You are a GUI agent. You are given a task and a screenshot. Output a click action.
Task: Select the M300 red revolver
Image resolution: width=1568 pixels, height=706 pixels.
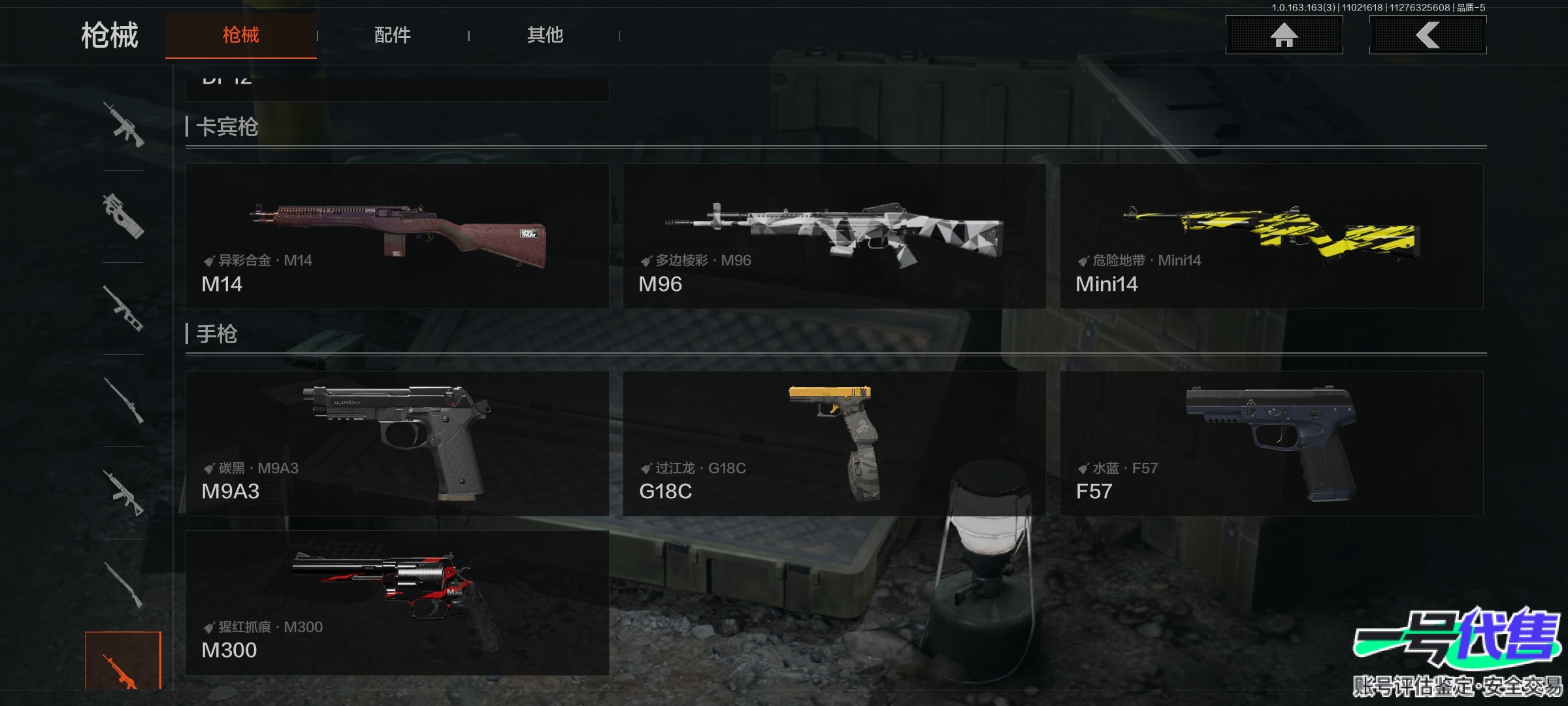(x=397, y=602)
